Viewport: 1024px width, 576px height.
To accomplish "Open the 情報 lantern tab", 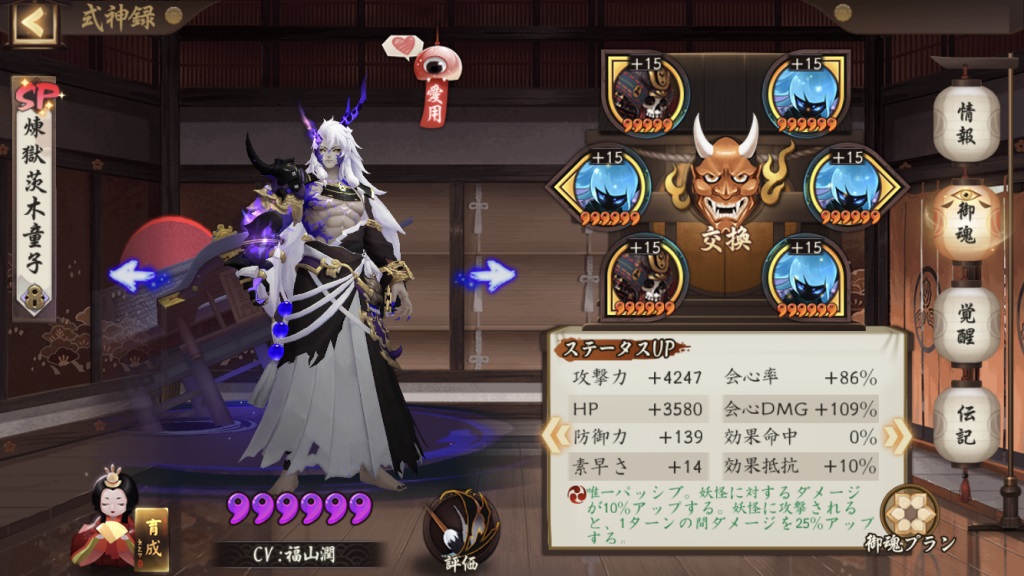I will click(966, 123).
